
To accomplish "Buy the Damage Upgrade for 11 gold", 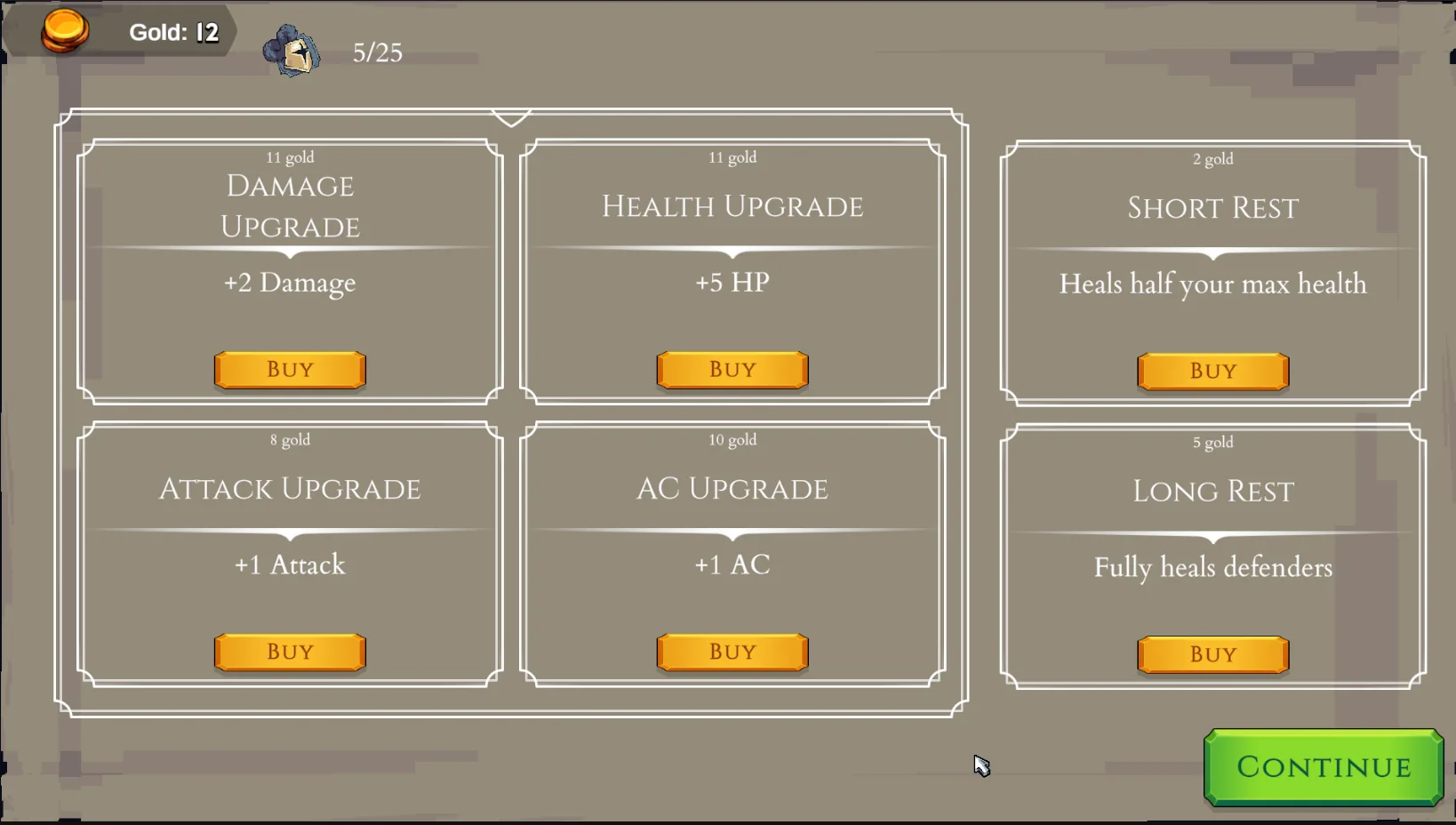I will tap(289, 370).
